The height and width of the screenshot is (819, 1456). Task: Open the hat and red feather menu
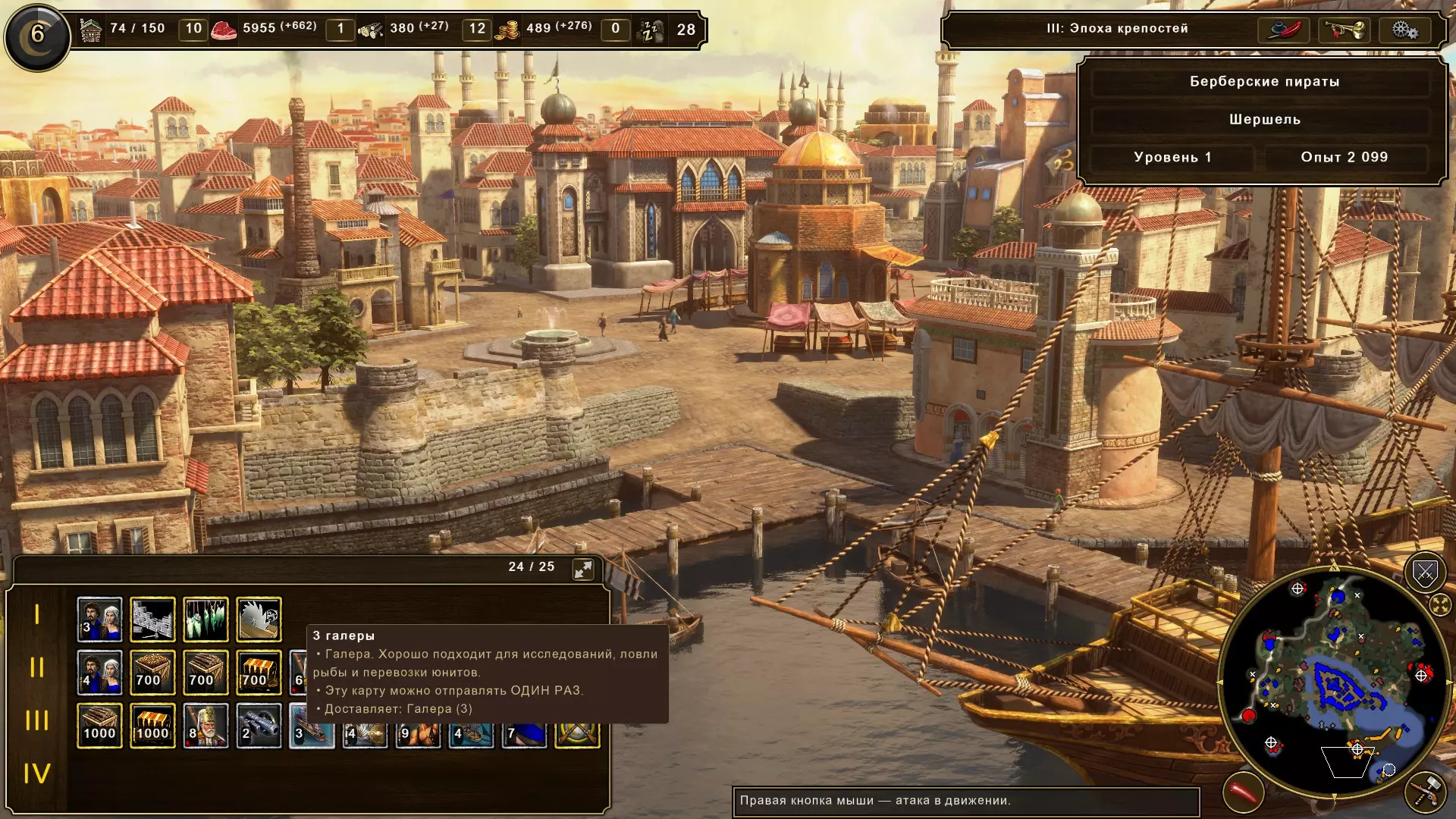point(1284,30)
